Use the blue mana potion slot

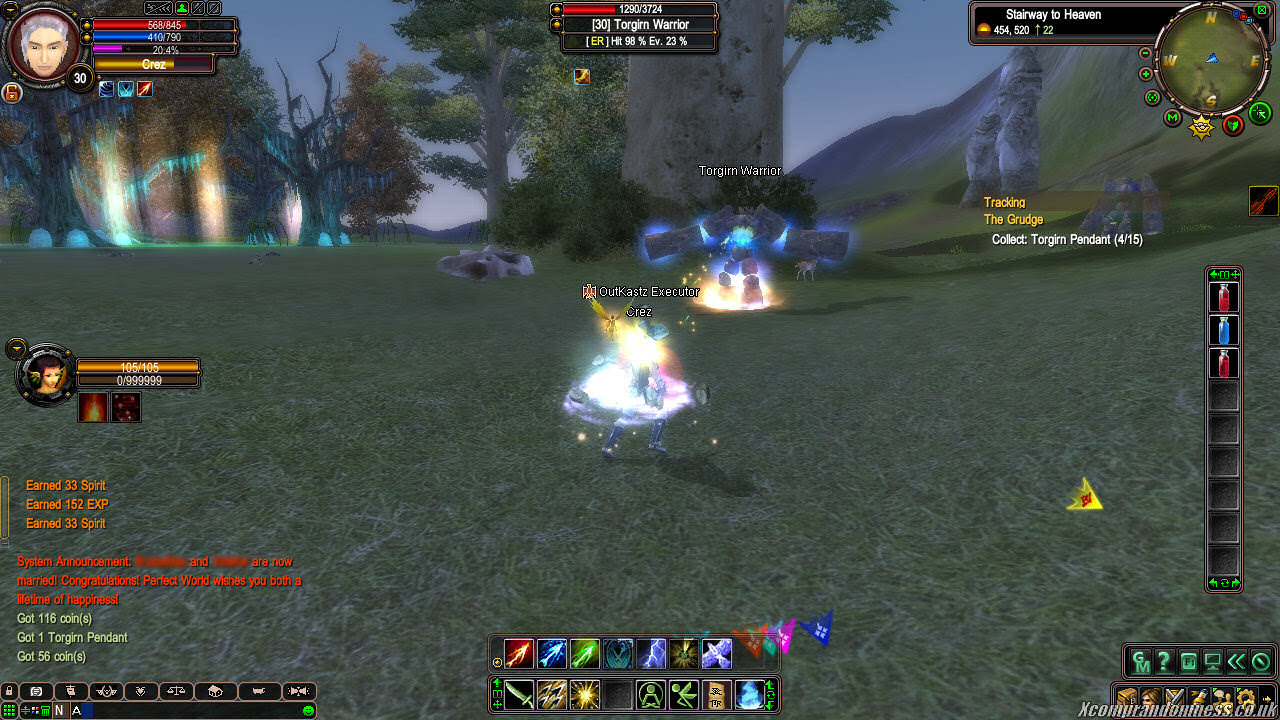pos(1224,330)
